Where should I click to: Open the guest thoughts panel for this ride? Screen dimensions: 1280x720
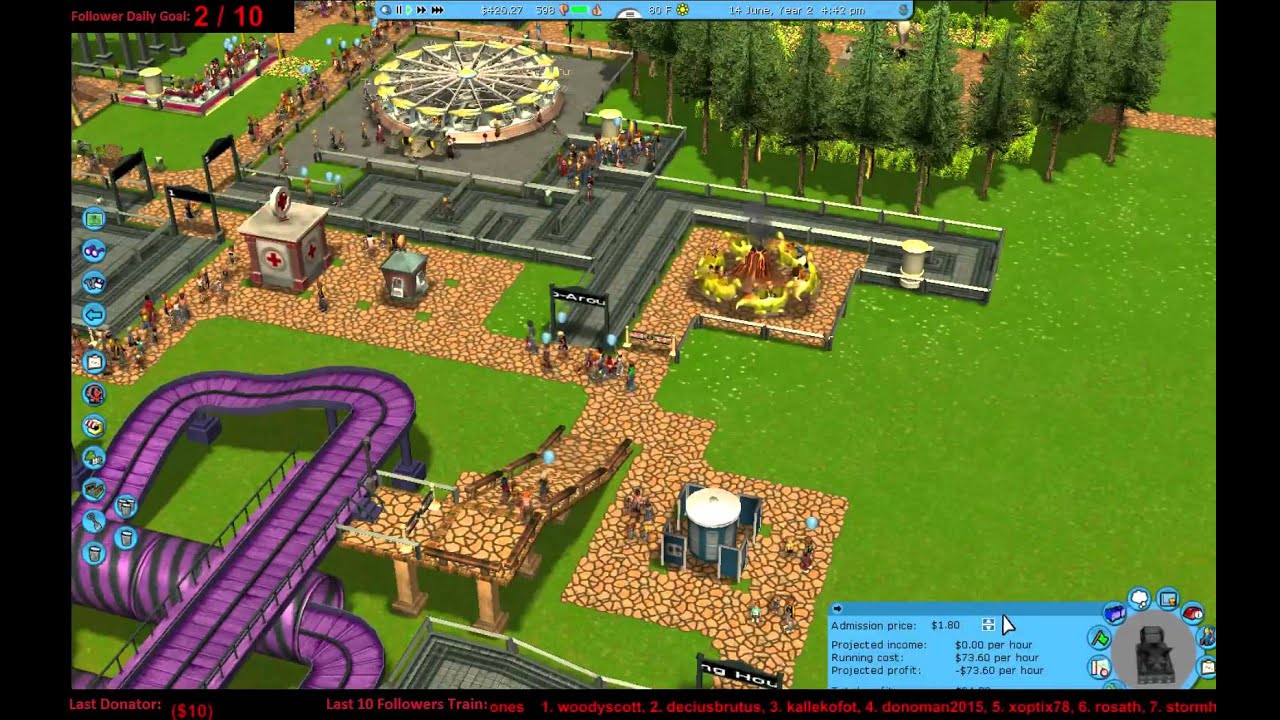pos(1139,599)
